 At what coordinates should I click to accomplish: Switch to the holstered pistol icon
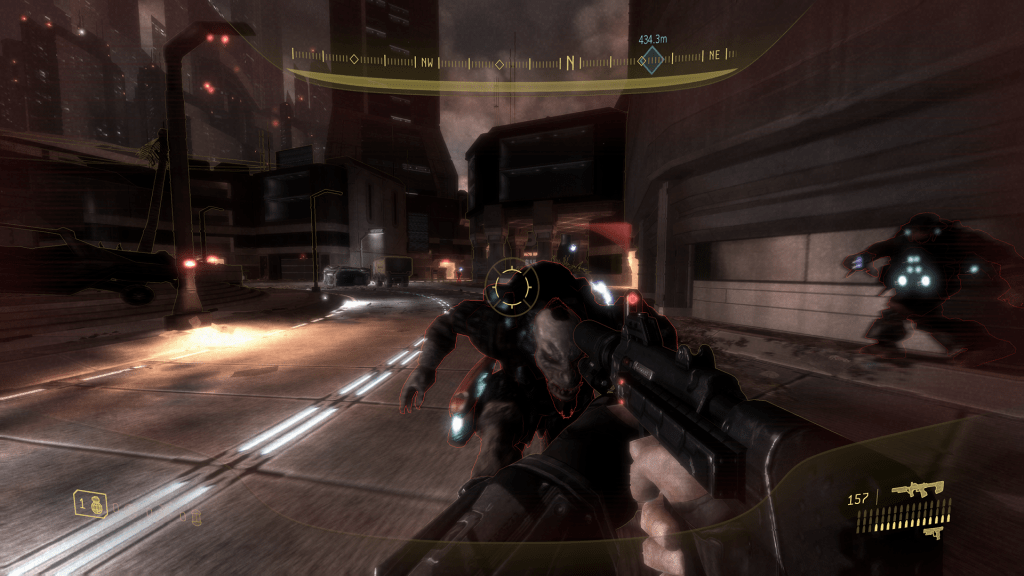[932, 533]
